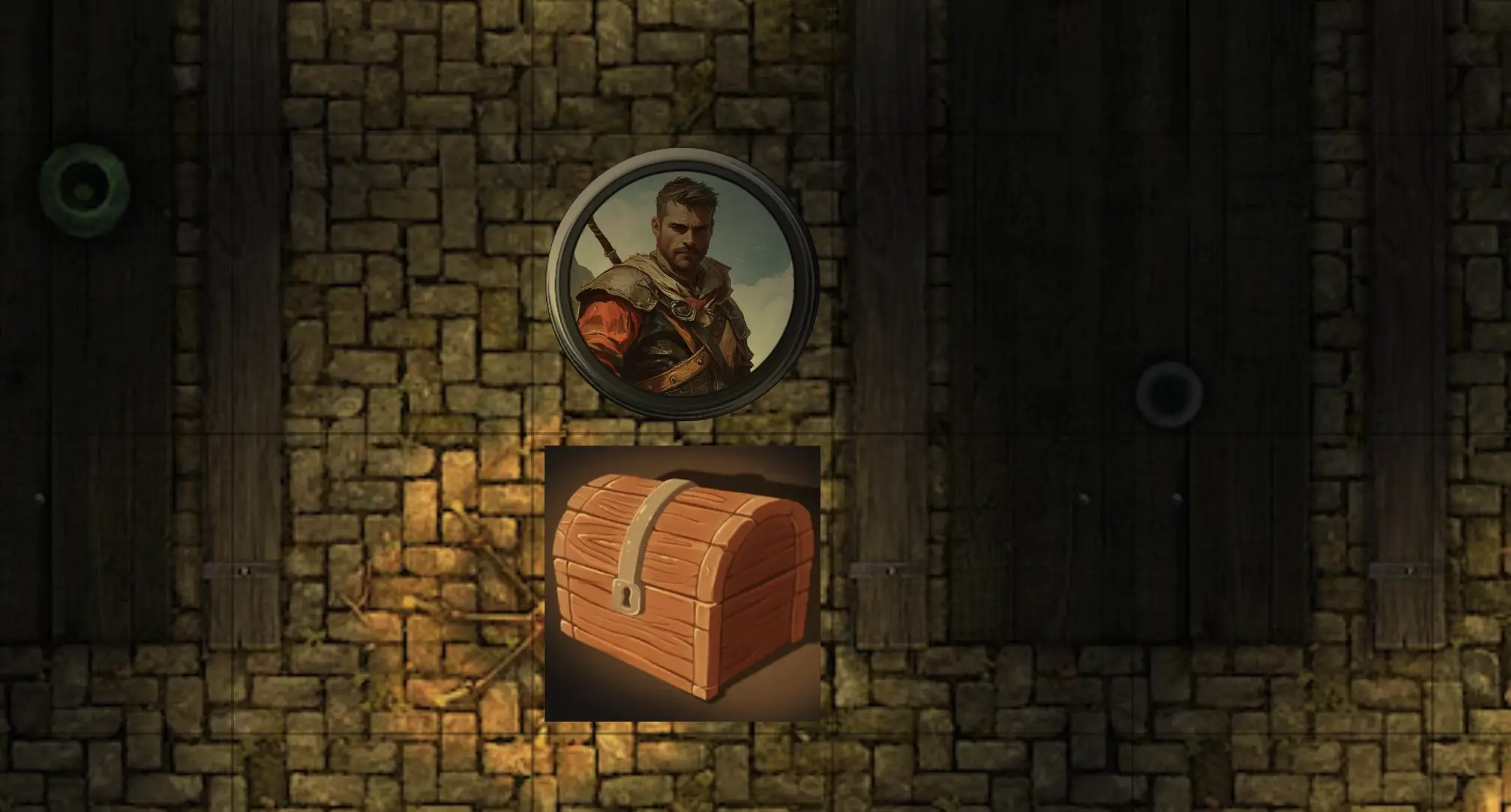This screenshot has width=1511, height=812.
Task: Toggle the green door indicator open
Action: [84, 186]
